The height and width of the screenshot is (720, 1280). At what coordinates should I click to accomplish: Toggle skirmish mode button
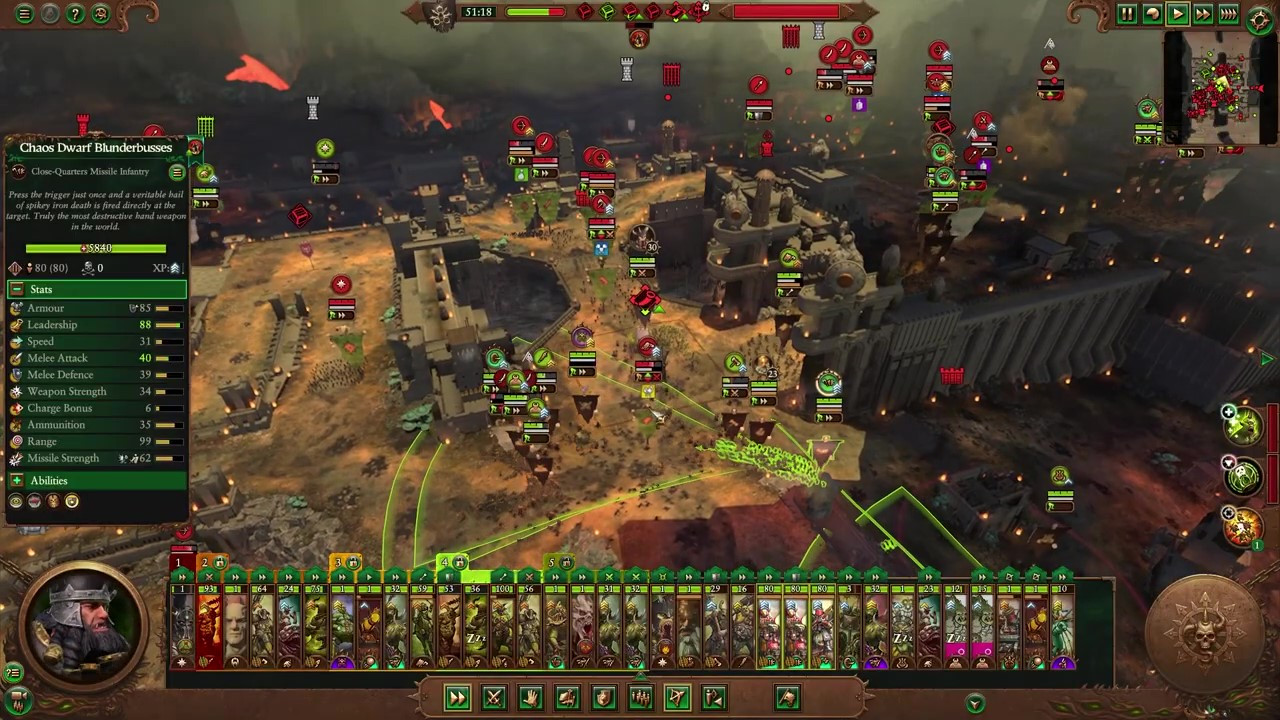coord(714,698)
